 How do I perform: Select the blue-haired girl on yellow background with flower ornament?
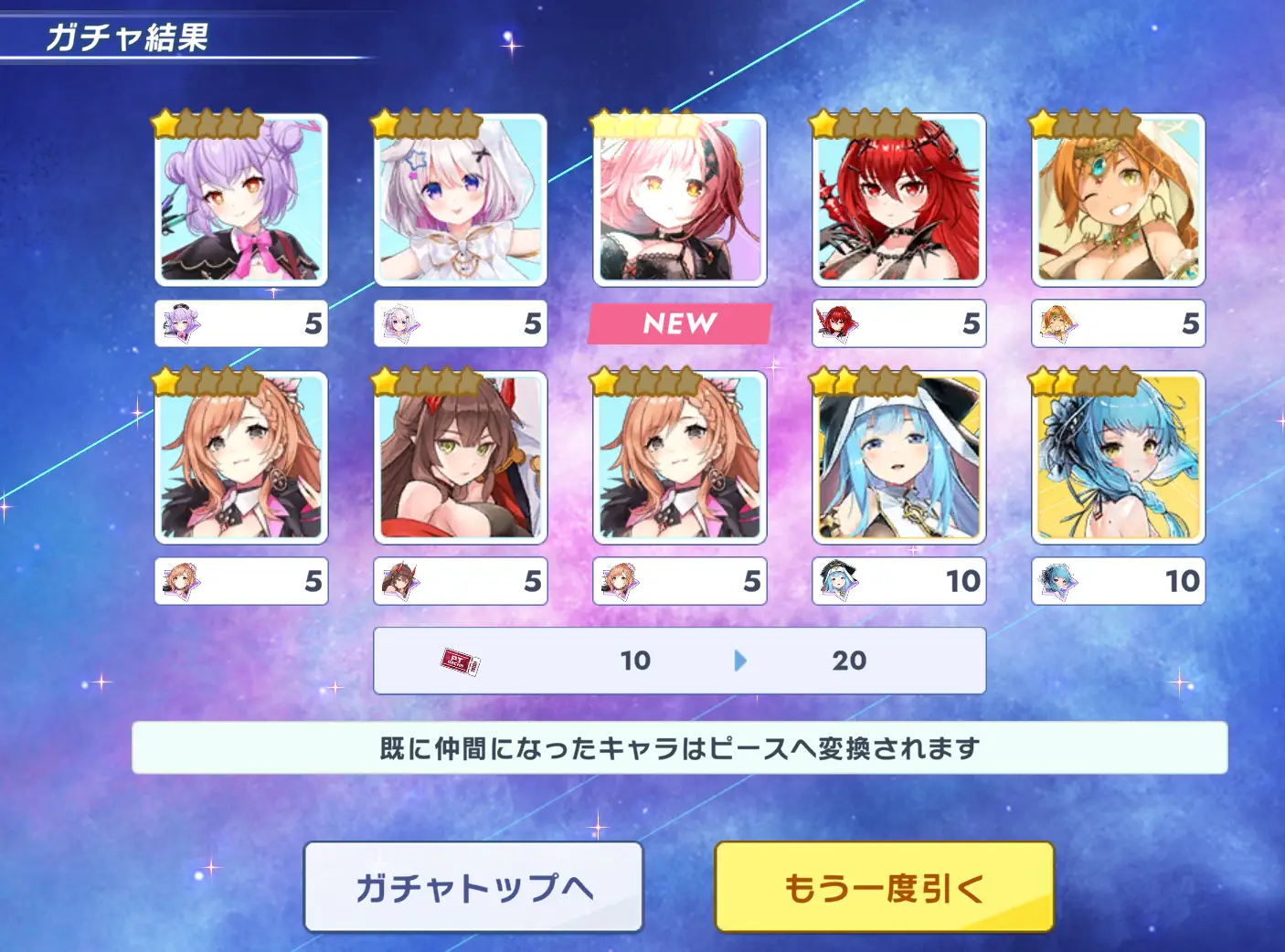tap(1119, 457)
